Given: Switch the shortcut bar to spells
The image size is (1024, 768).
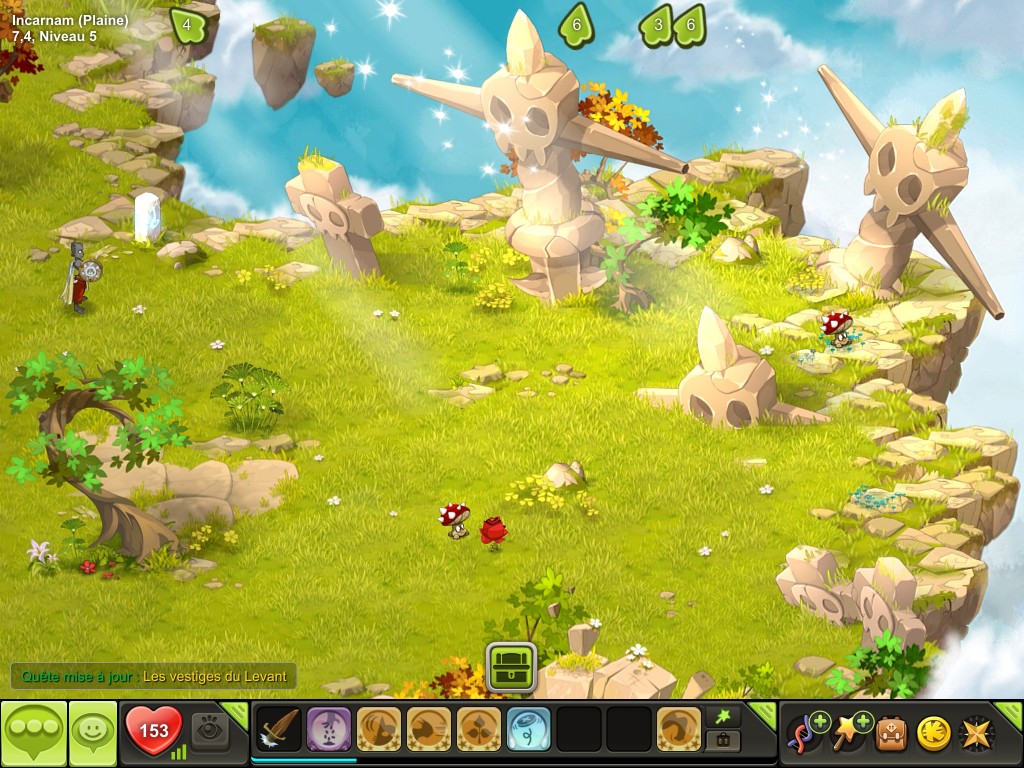Looking at the screenshot, I should pos(723,715).
